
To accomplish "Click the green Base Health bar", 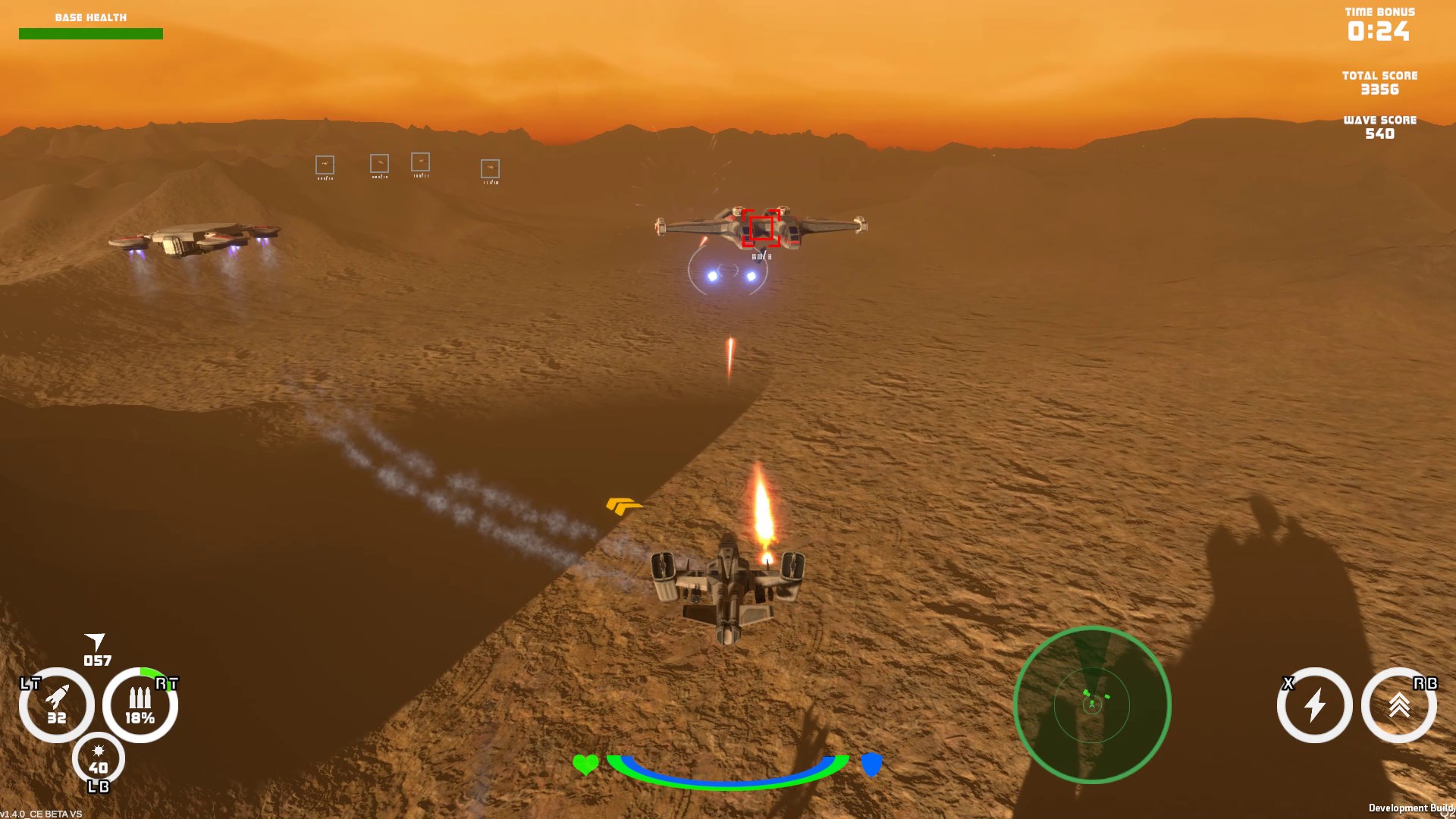I will click(x=90, y=33).
